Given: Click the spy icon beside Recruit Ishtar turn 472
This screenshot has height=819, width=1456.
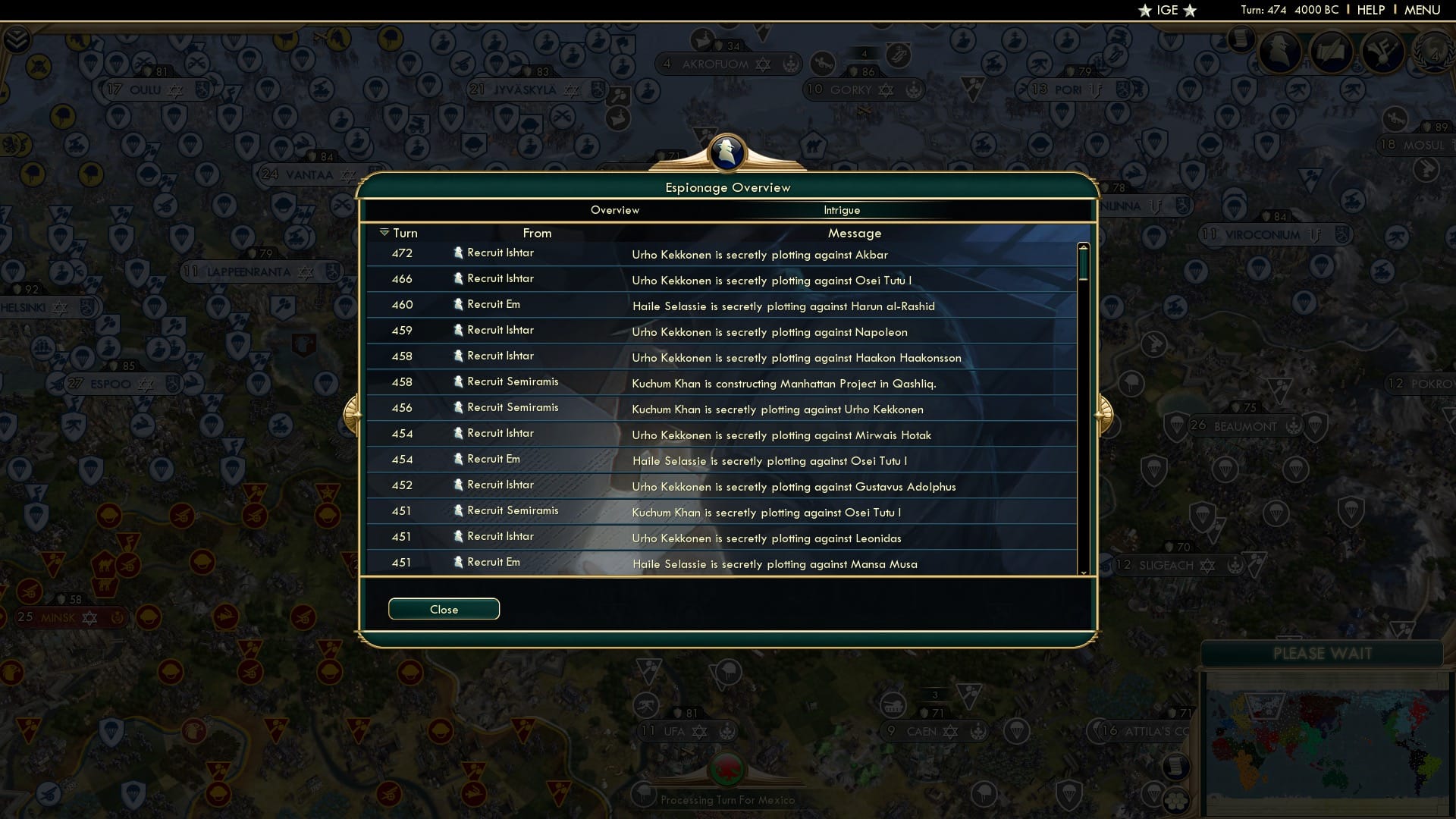Looking at the screenshot, I should (x=459, y=253).
